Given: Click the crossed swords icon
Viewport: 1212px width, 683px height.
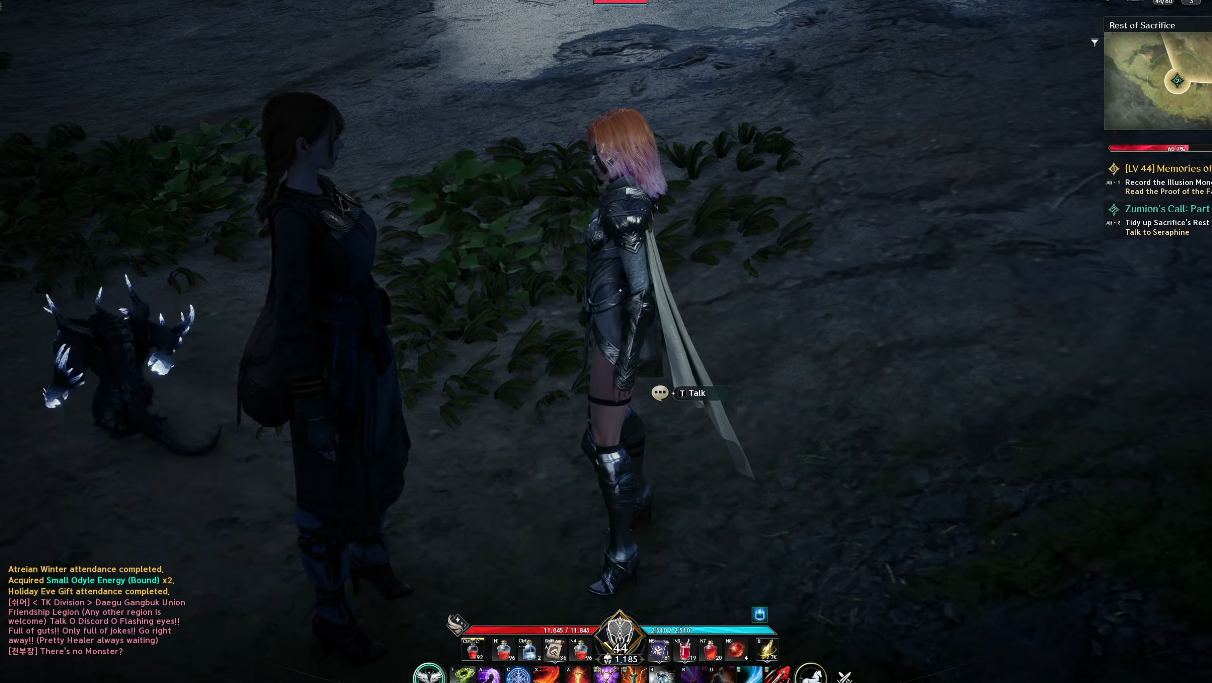Looking at the screenshot, I should (x=844, y=677).
